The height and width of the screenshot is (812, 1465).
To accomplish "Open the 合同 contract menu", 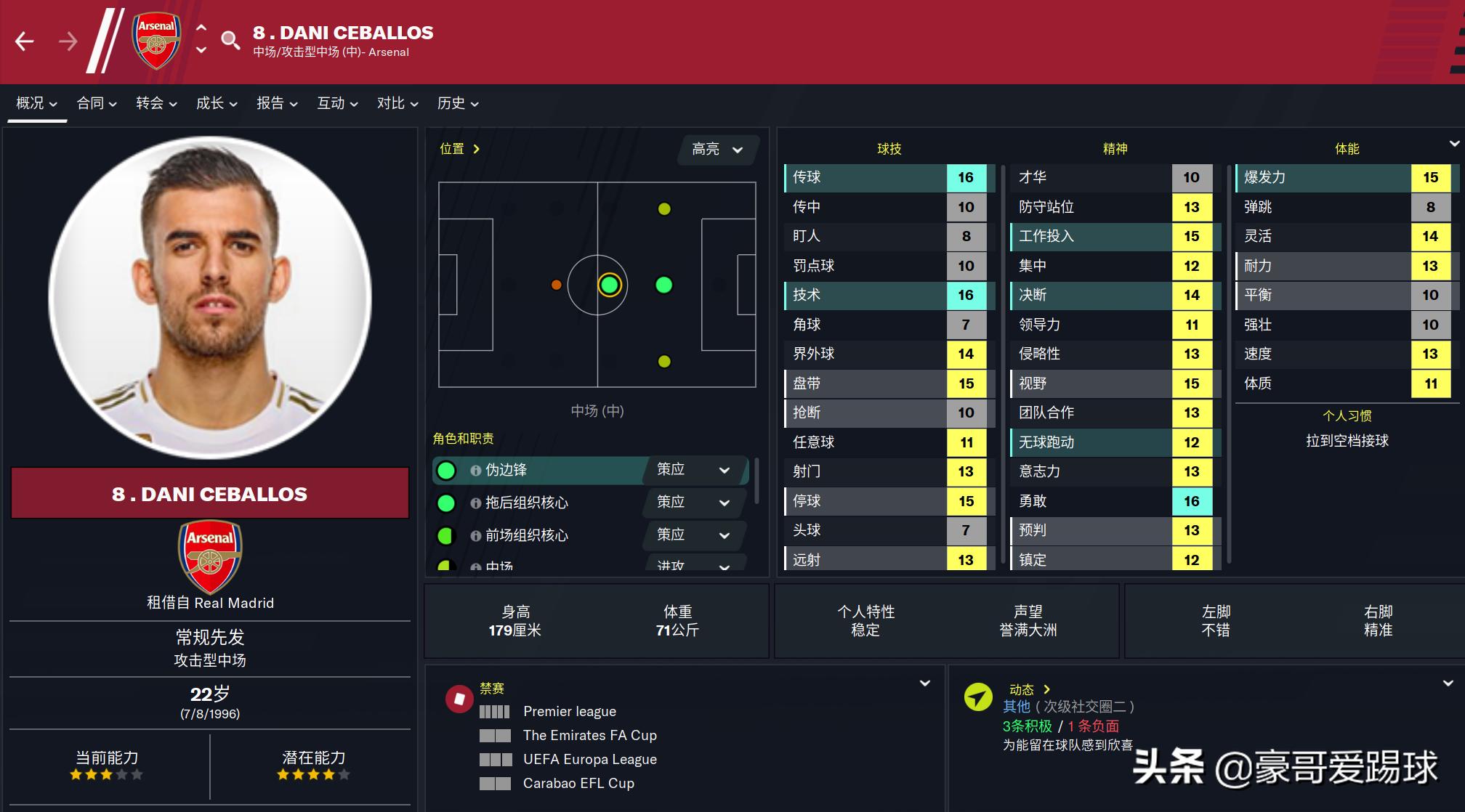I will pyautogui.click(x=97, y=103).
